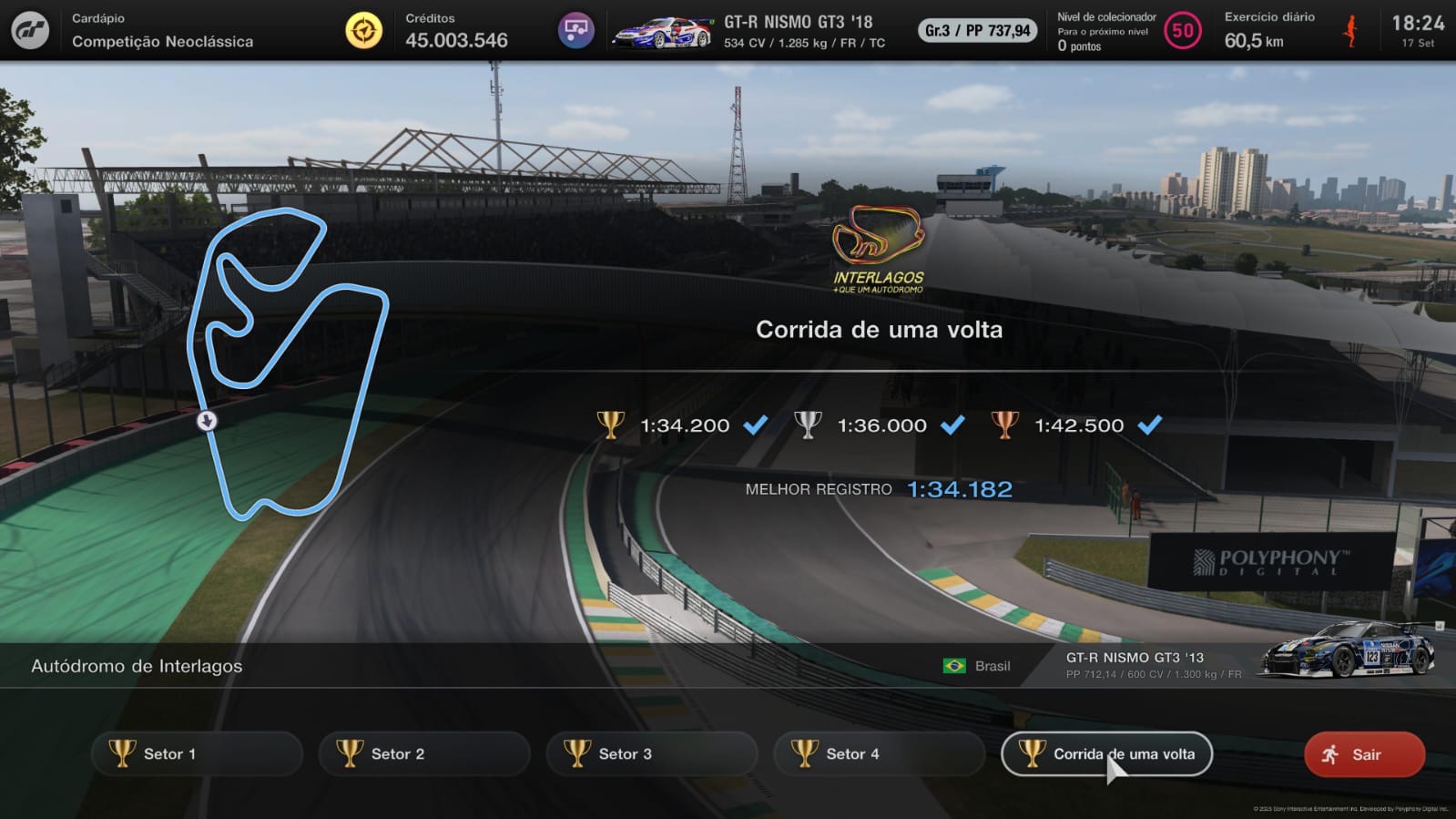This screenshot has width=1456, height=819.
Task: Start the Corrida de uma volta race
Action: coord(1105,753)
